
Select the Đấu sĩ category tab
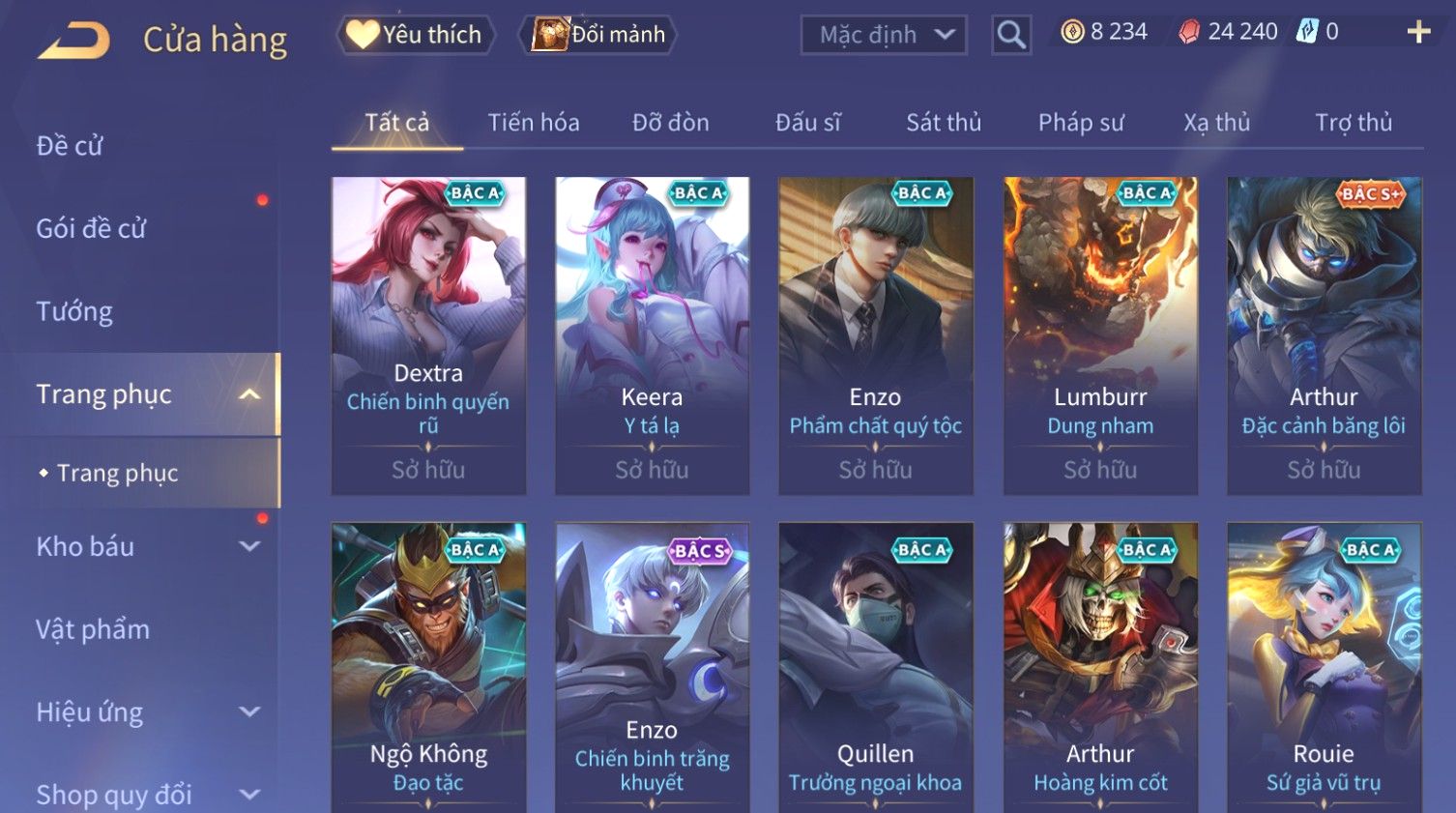coord(807,123)
